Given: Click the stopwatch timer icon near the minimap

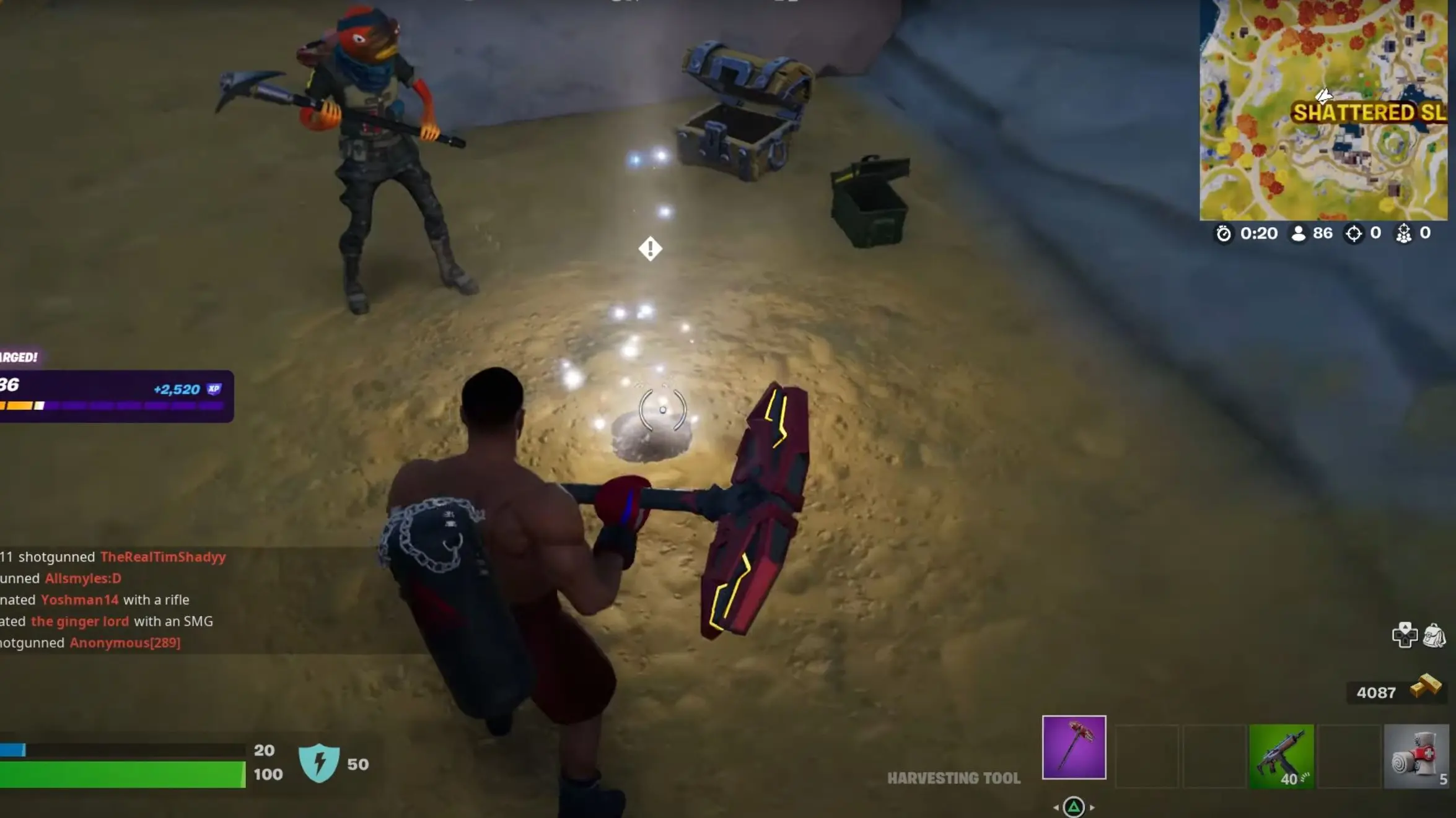Looking at the screenshot, I should pyautogui.click(x=1224, y=233).
